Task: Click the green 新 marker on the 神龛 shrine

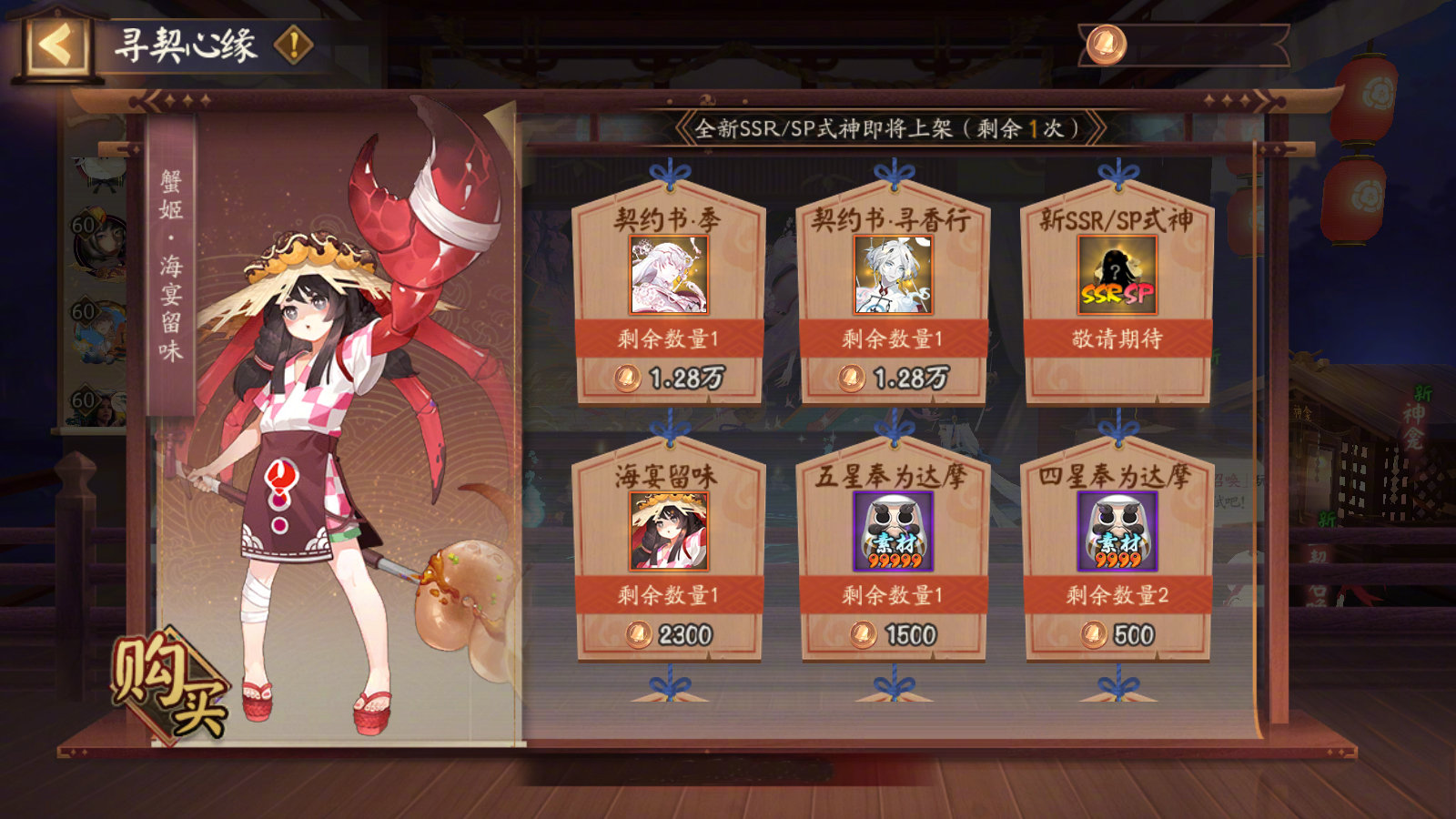Action: 1421,391
